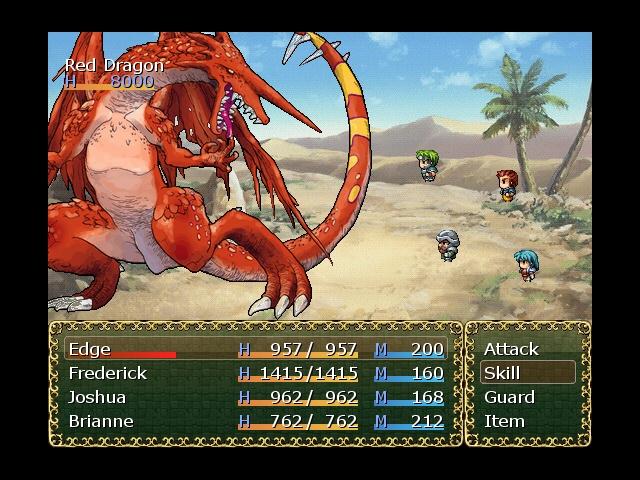Select Frederick's party status row
This screenshot has width=640, height=480.
point(255,373)
